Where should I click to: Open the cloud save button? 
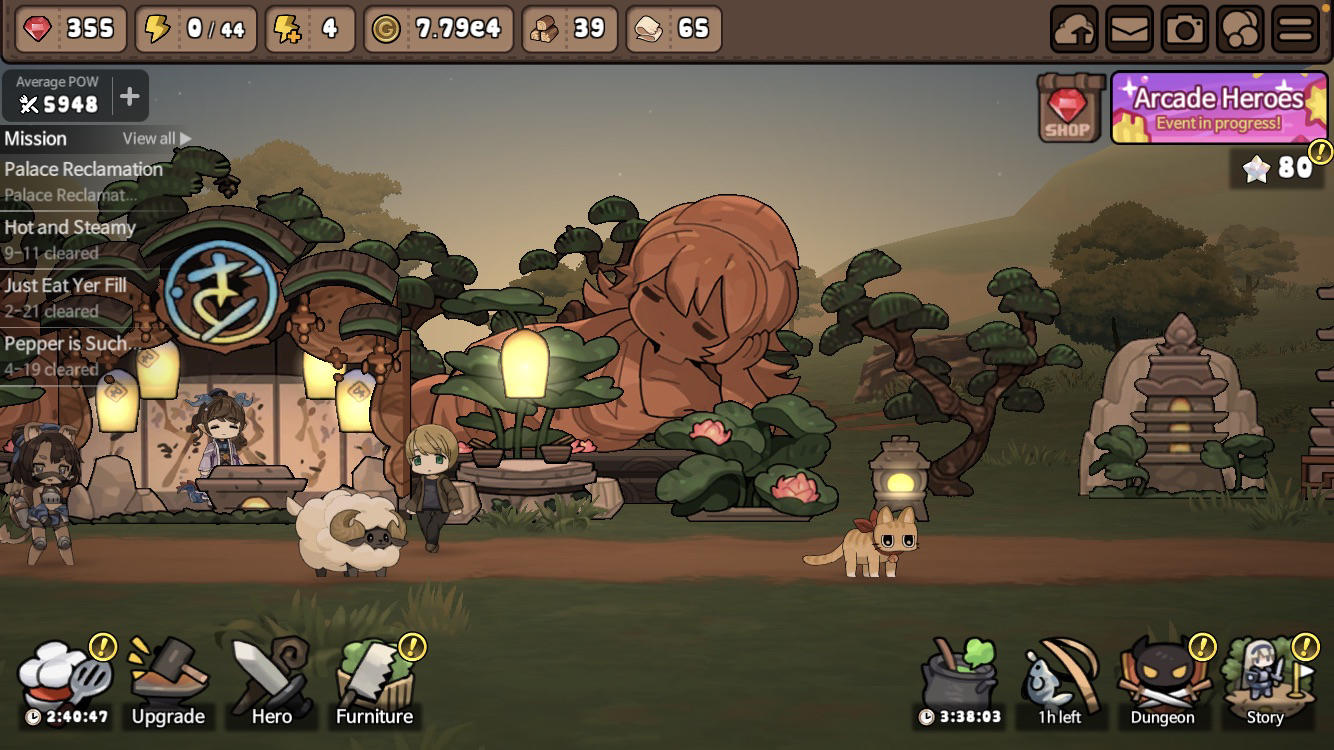[1074, 30]
